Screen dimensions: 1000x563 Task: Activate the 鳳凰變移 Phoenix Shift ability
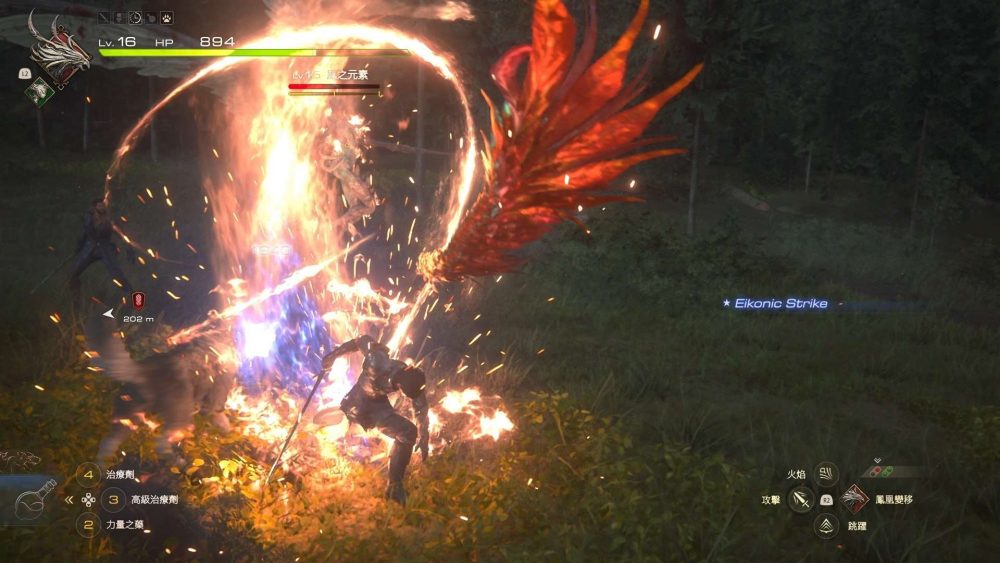point(854,499)
